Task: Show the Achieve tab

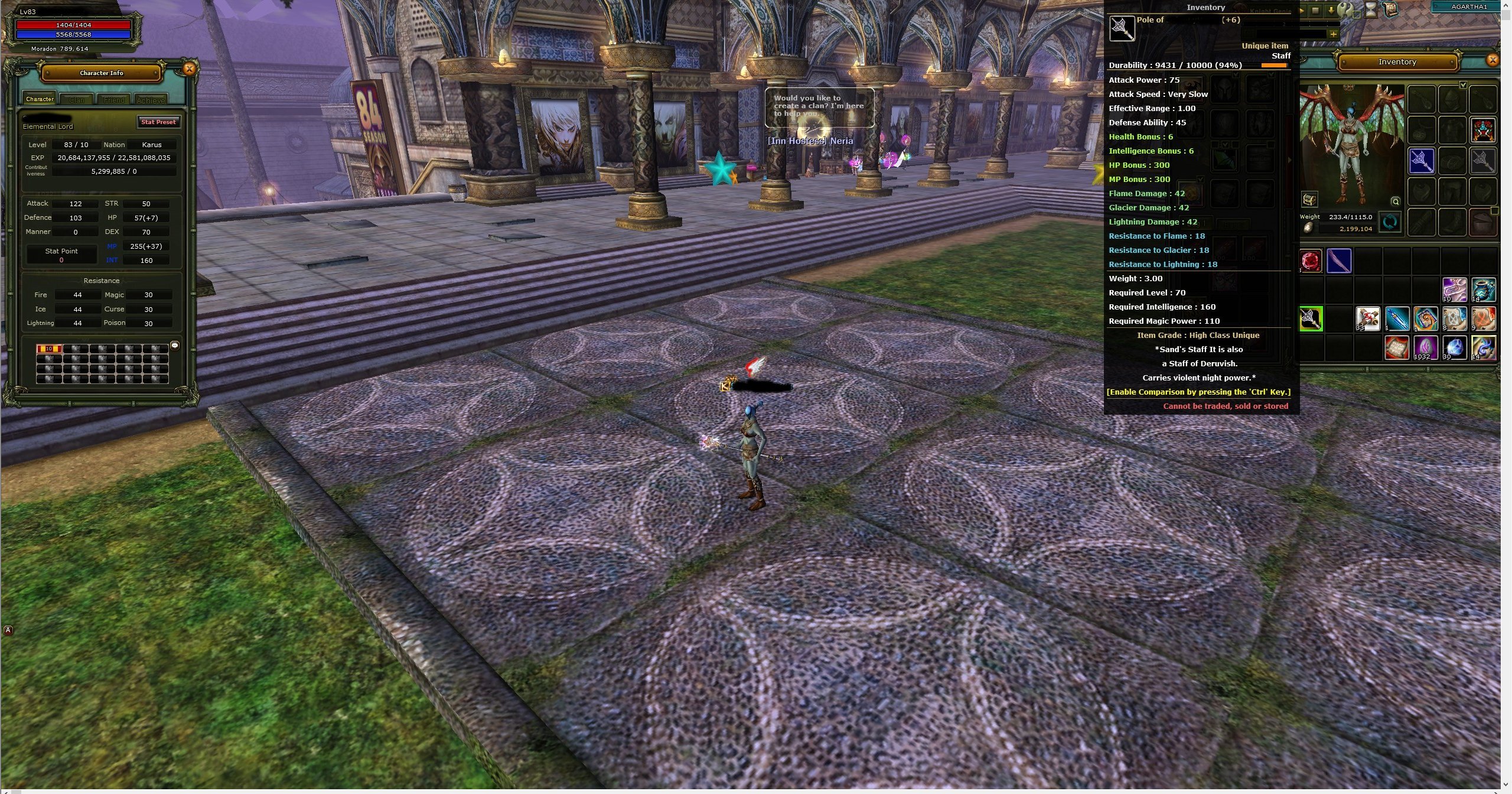Action: (151, 100)
